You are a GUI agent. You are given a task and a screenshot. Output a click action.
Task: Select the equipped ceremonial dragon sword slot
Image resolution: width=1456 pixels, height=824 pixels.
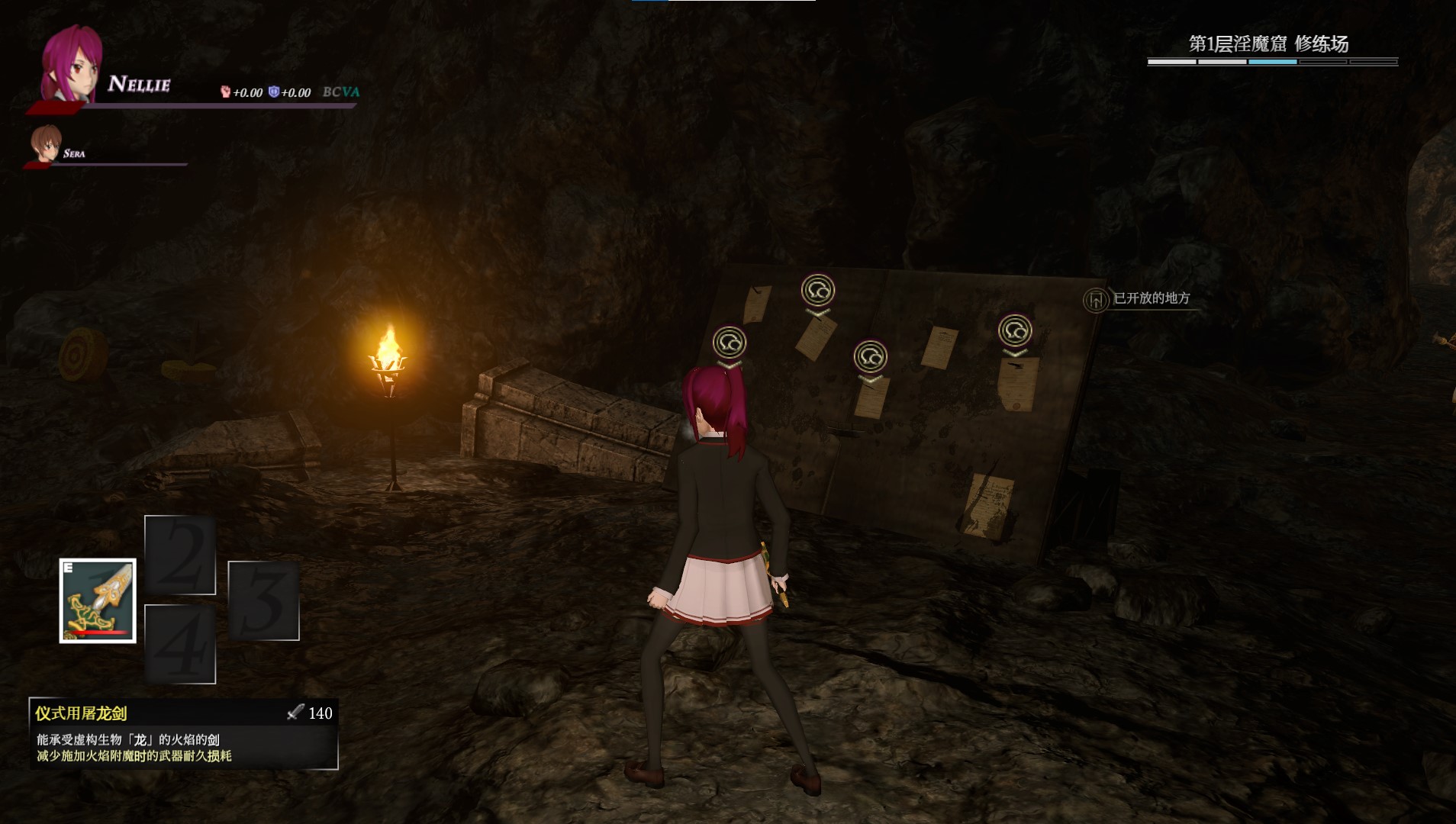coord(98,600)
